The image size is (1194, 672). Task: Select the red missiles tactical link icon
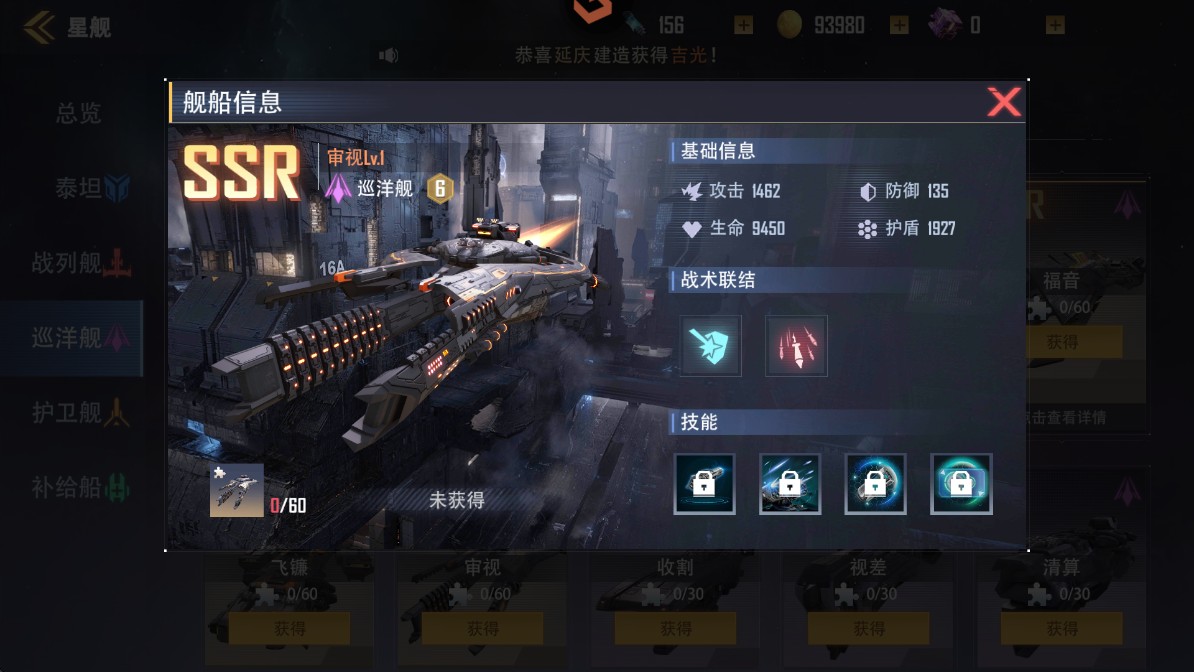tap(796, 346)
